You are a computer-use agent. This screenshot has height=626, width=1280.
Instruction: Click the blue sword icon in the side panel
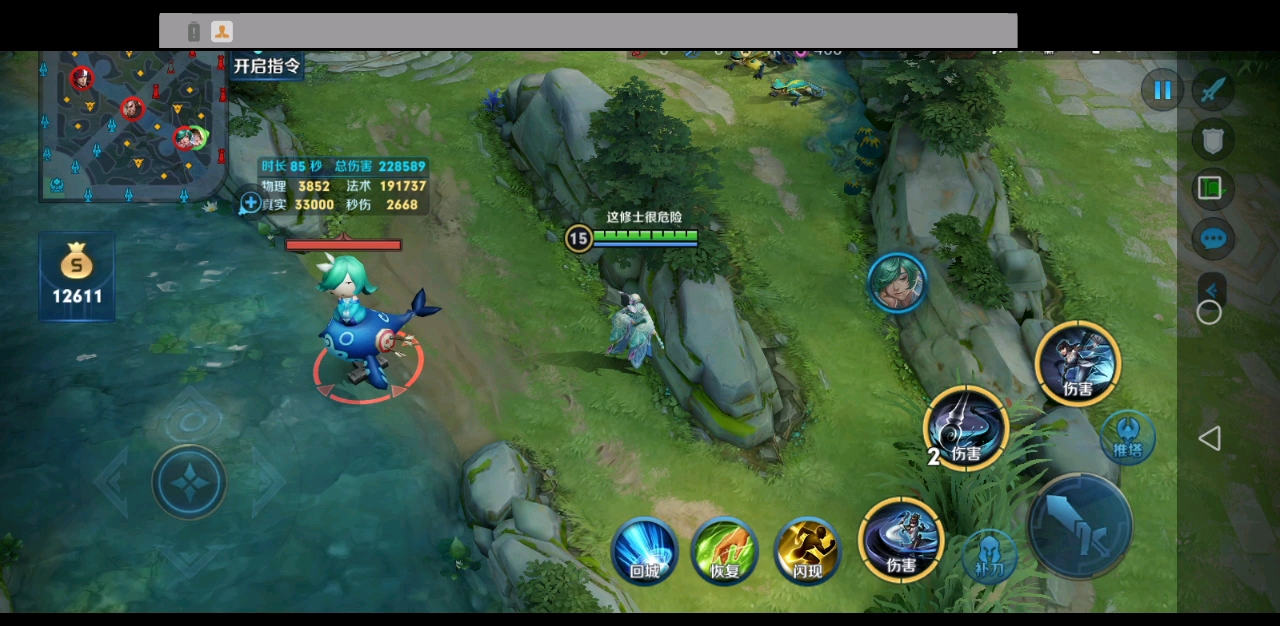pos(1213,91)
